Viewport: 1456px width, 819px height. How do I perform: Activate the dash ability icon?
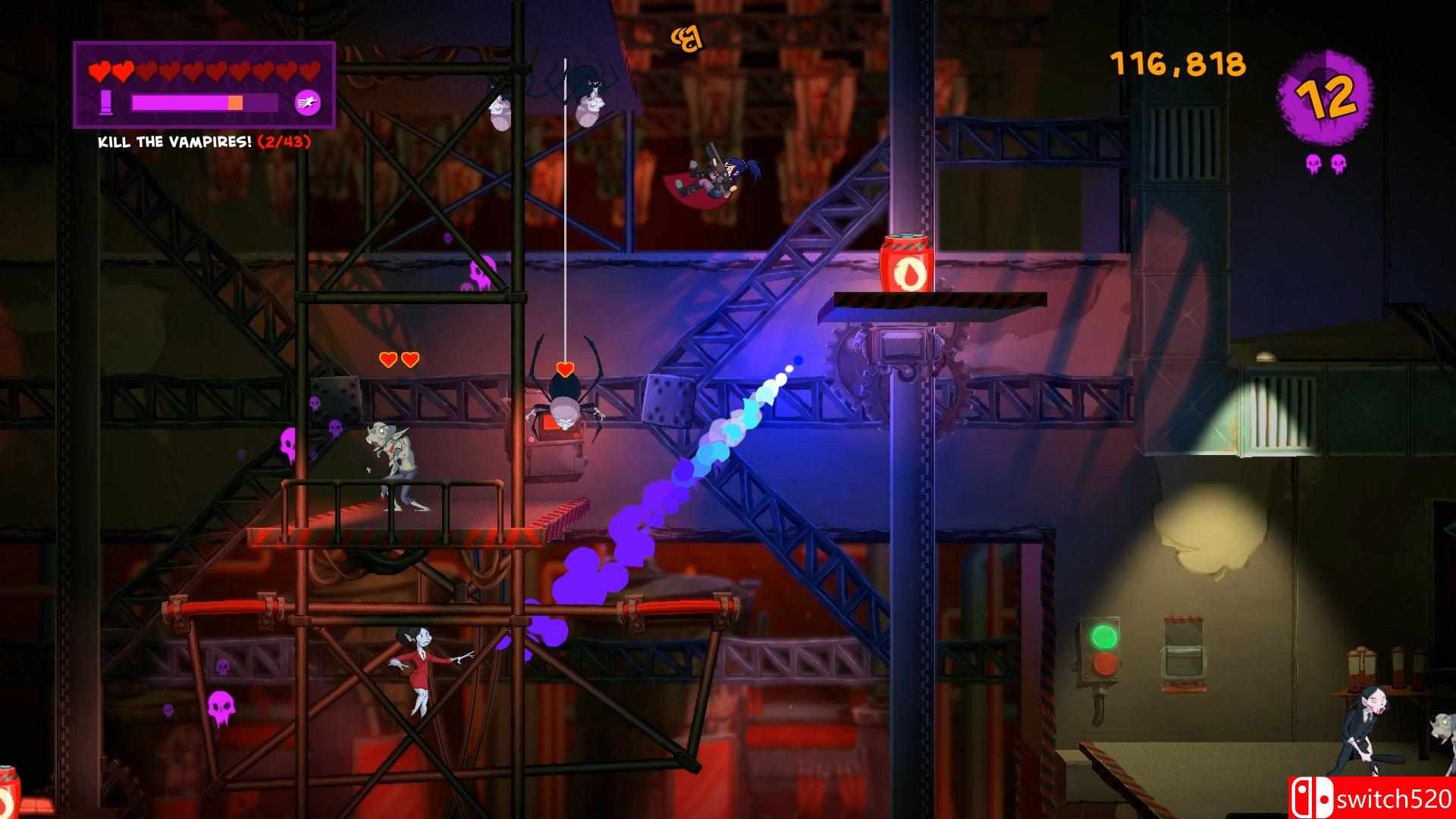(x=307, y=102)
